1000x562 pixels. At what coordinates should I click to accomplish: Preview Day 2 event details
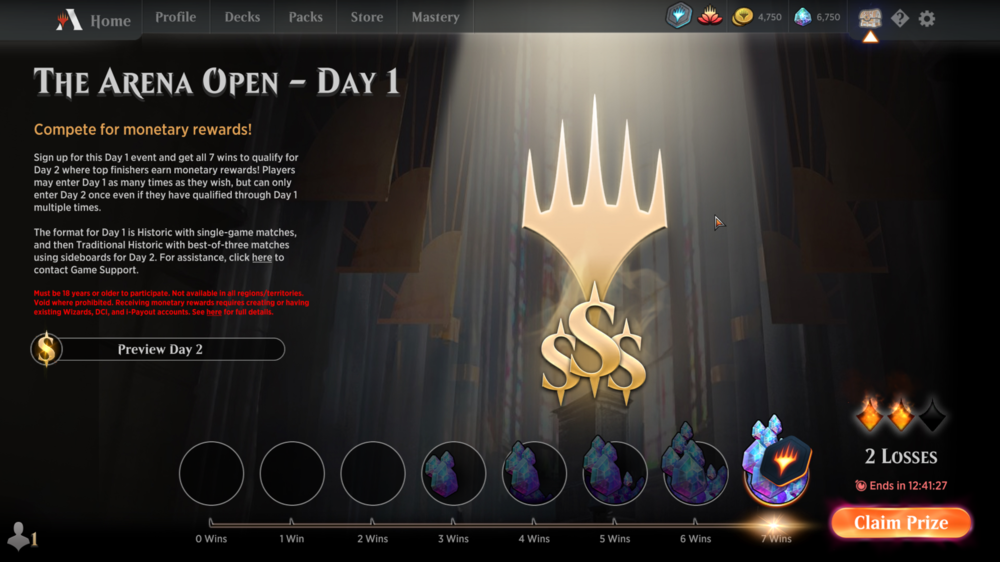tap(158, 349)
